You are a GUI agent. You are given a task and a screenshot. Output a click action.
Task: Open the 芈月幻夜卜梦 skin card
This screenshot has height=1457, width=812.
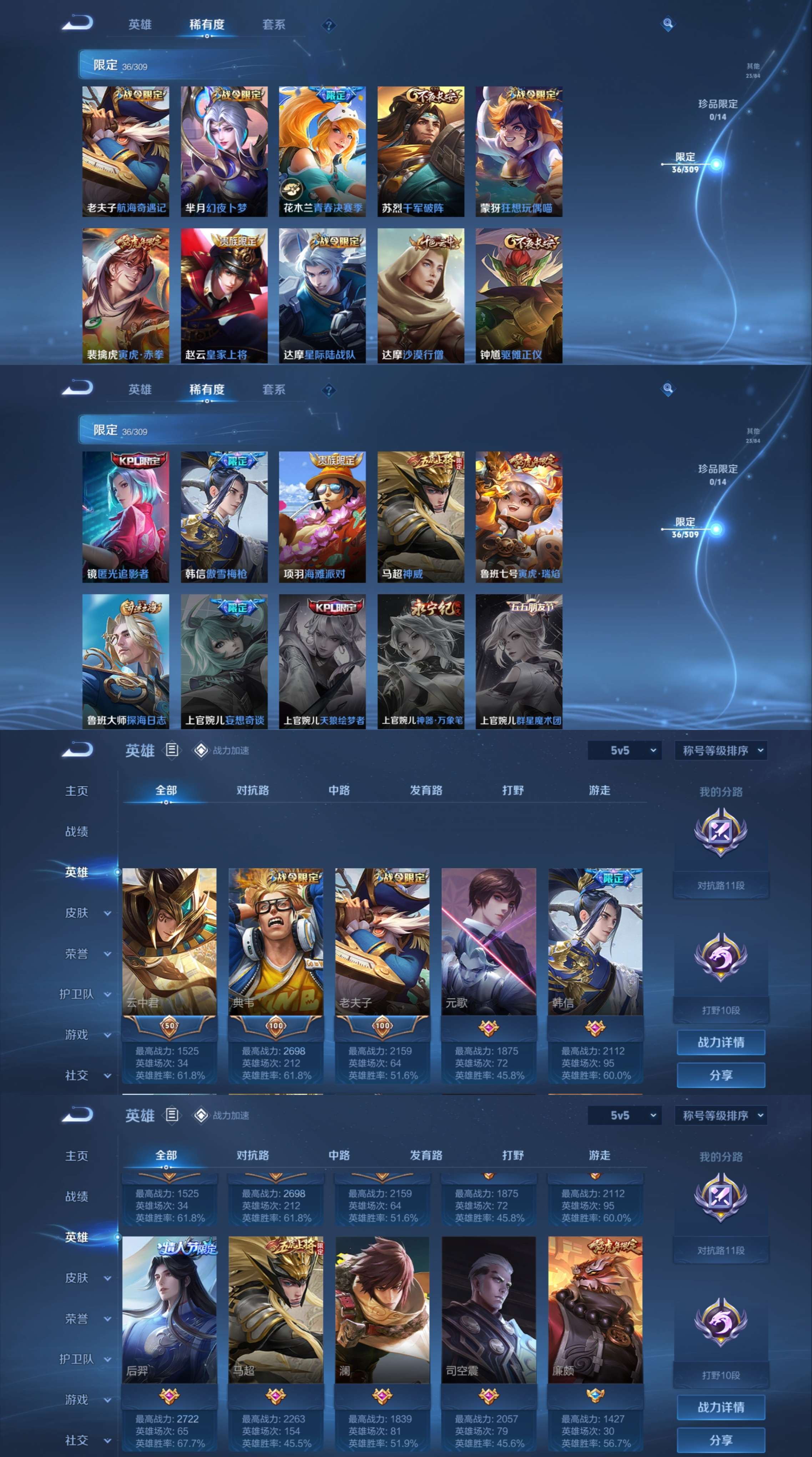click(x=224, y=151)
